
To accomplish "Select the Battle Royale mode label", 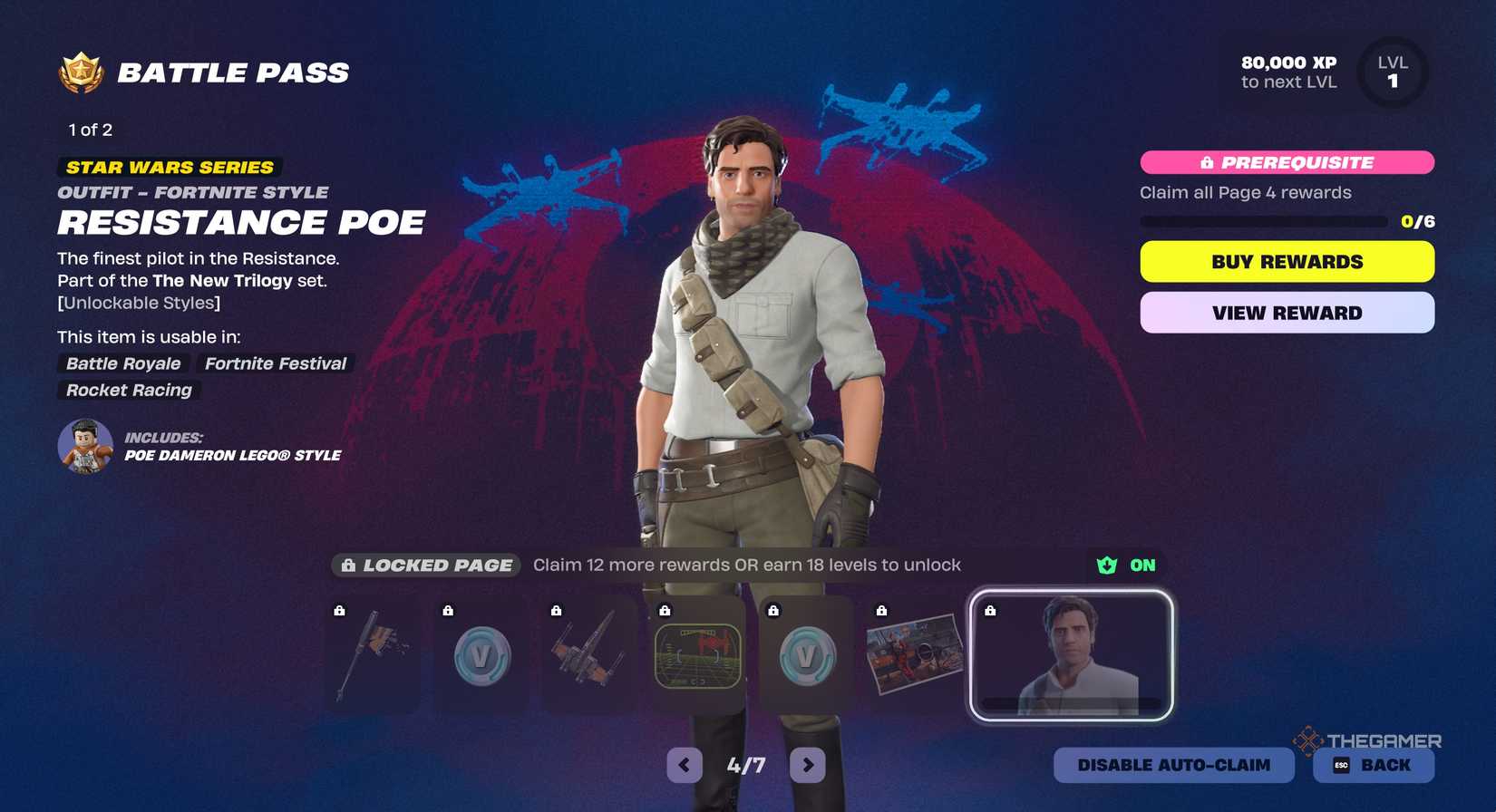I will (x=123, y=364).
